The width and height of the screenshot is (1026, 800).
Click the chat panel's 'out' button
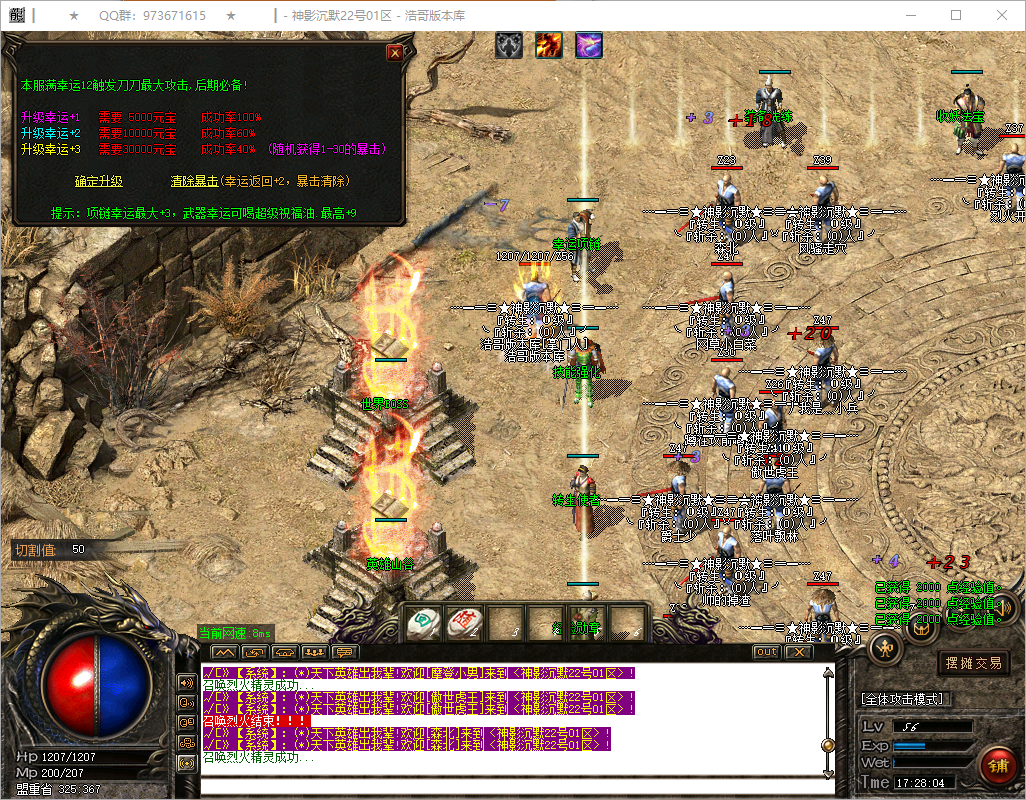pos(766,652)
